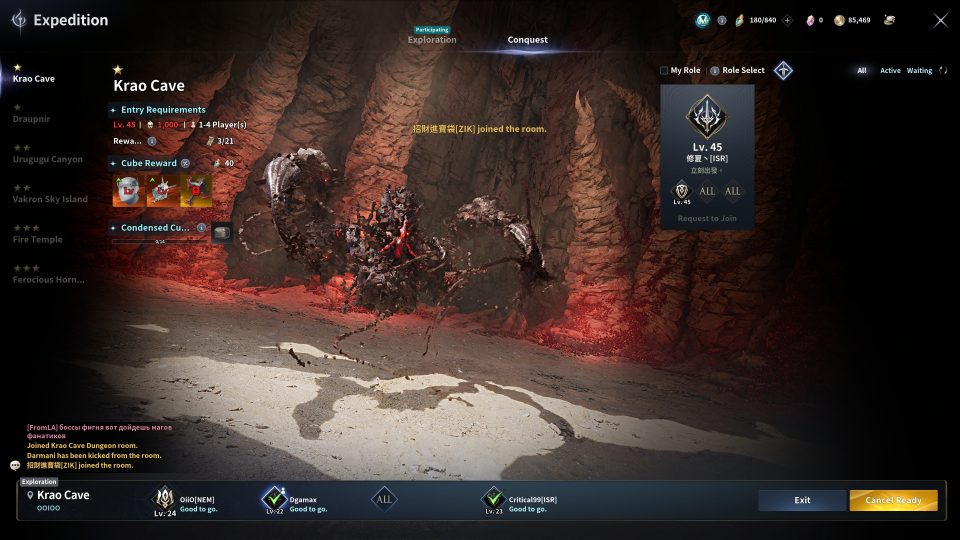Filter rooms by Waiting
This screenshot has width=960, height=540.
(919, 71)
